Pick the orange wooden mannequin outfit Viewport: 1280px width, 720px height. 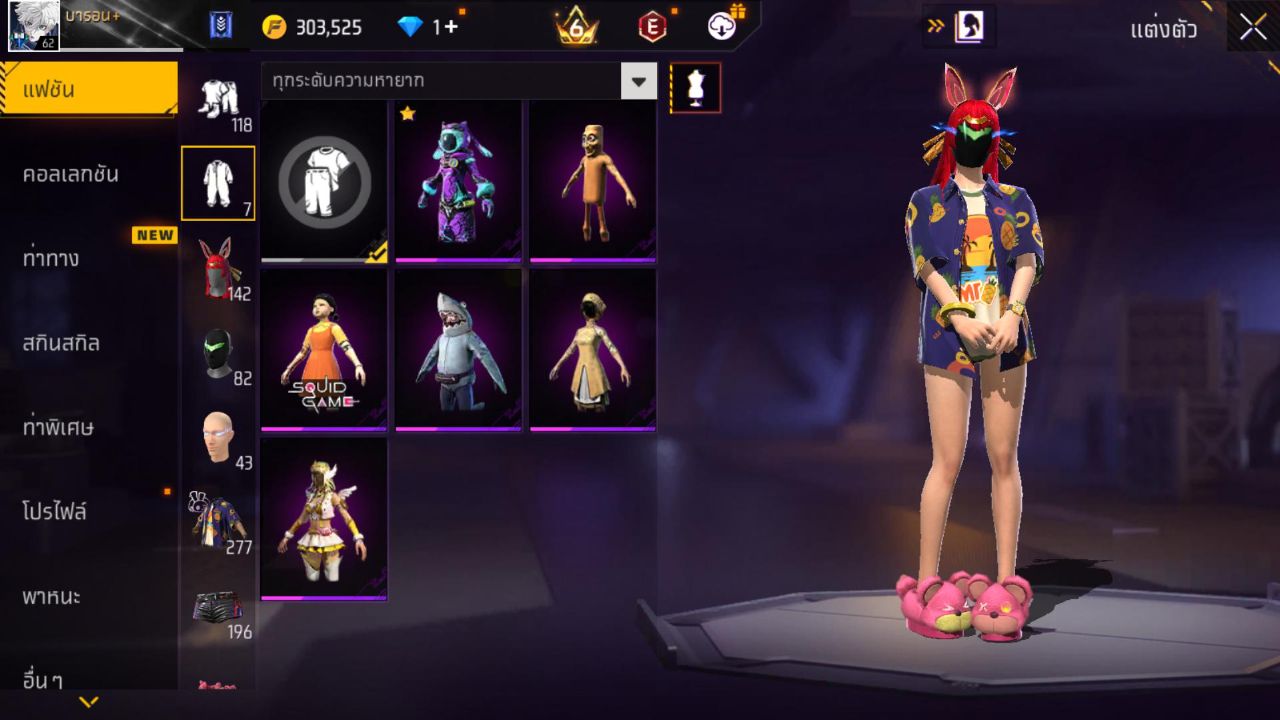pyautogui.click(x=592, y=180)
